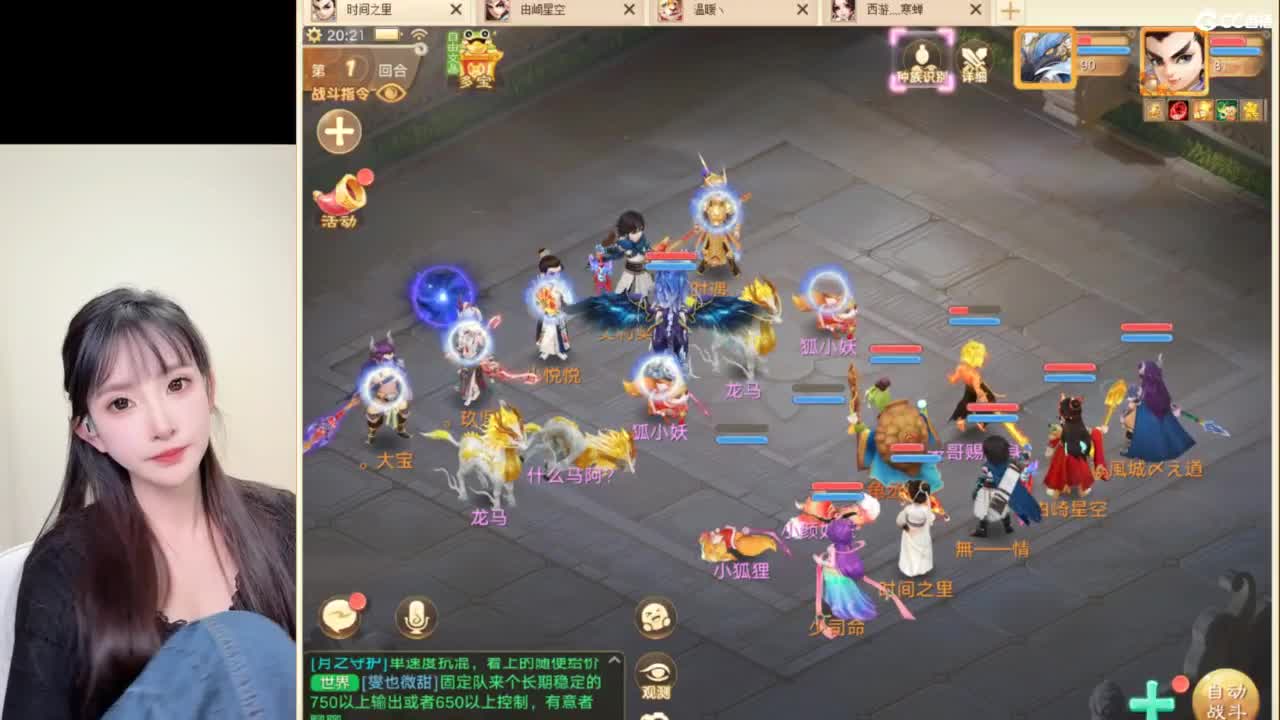The height and width of the screenshot is (720, 1280).
Task: Click the 观测 observe eye icon
Action: coord(655,673)
